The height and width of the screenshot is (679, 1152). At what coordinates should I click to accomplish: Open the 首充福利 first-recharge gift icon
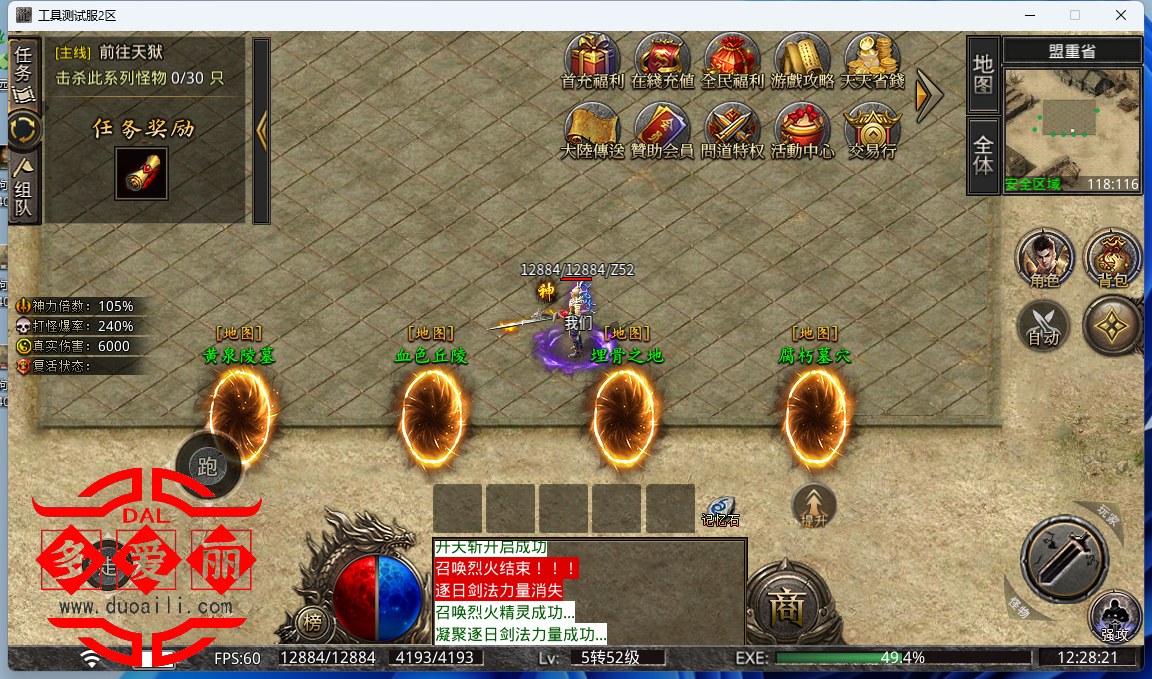tap(592, 58)
